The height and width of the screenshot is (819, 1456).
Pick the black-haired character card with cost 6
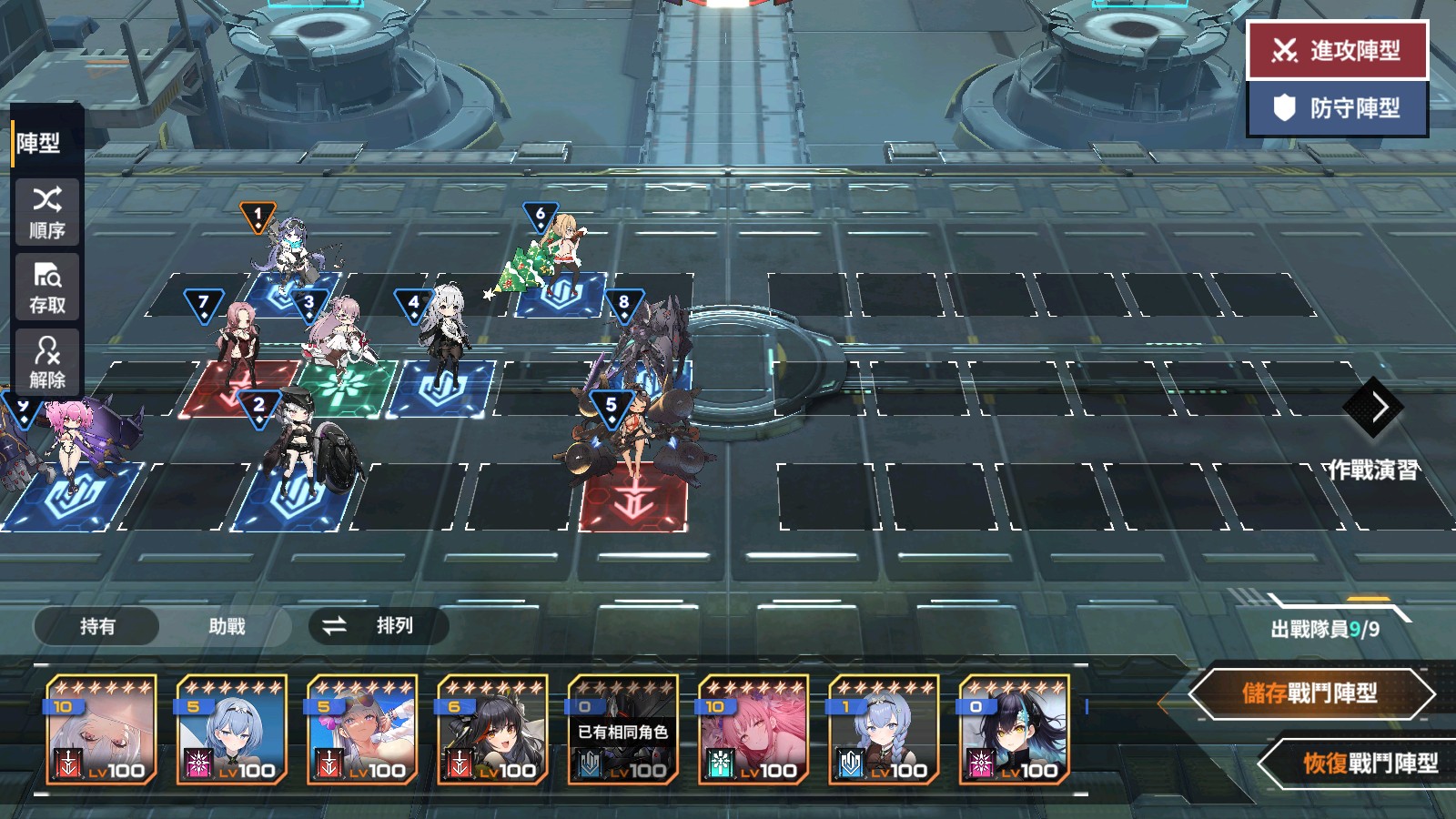(492, 729)
